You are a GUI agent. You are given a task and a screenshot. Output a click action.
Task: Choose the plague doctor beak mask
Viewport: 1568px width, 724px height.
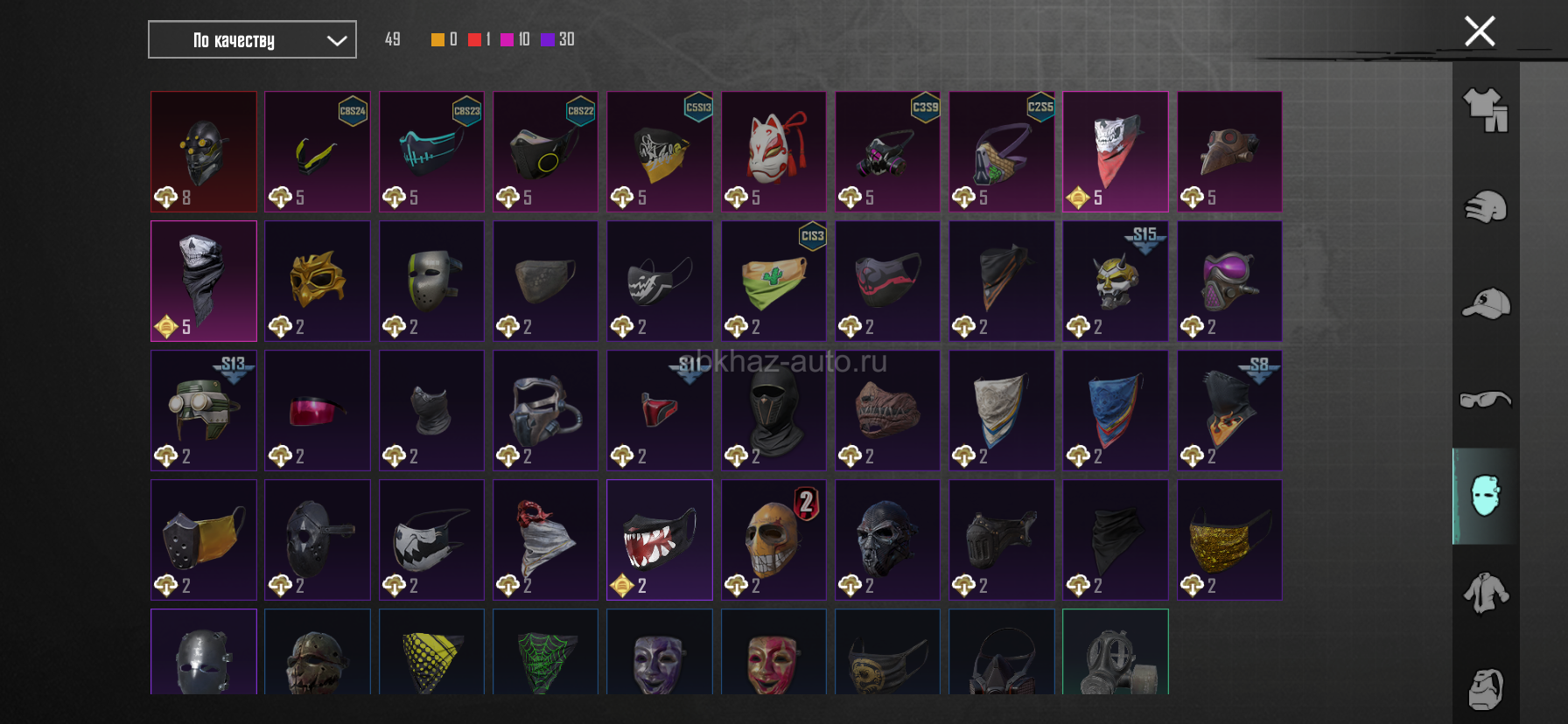coord(1229,150)
